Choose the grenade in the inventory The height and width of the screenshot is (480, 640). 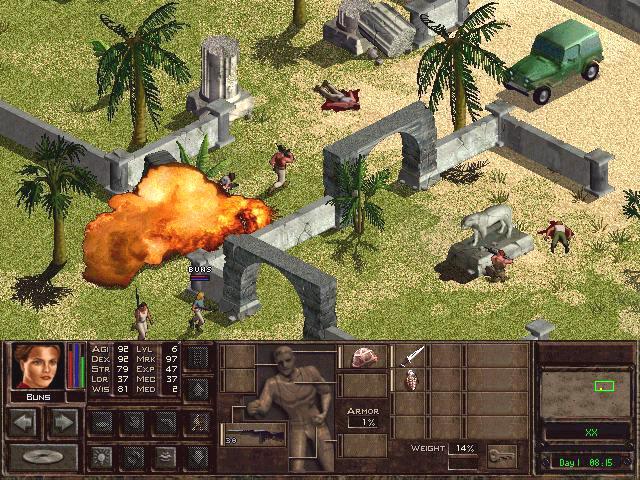(410, 381)
